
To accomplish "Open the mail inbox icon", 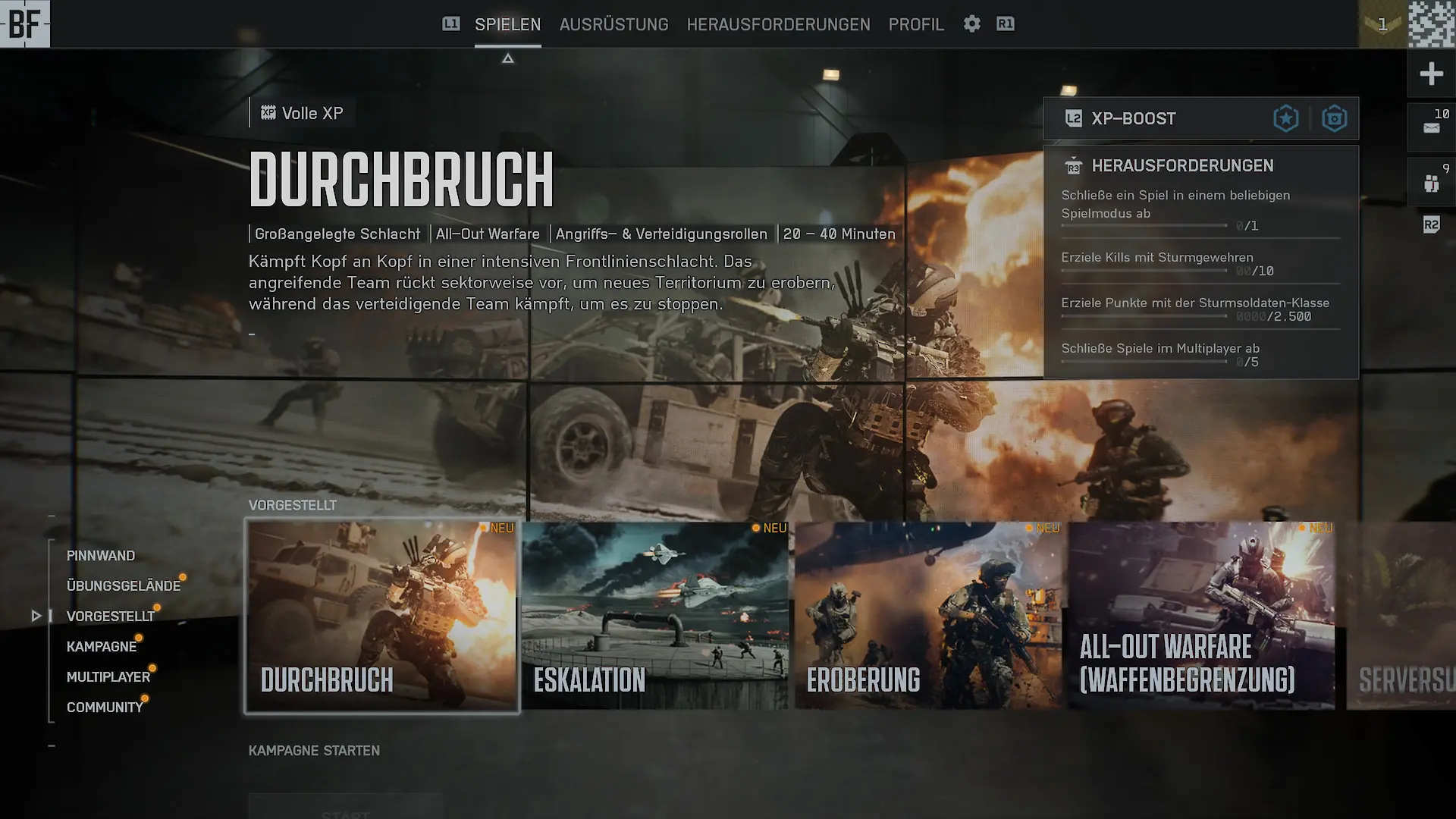I will pos(1431,127).
